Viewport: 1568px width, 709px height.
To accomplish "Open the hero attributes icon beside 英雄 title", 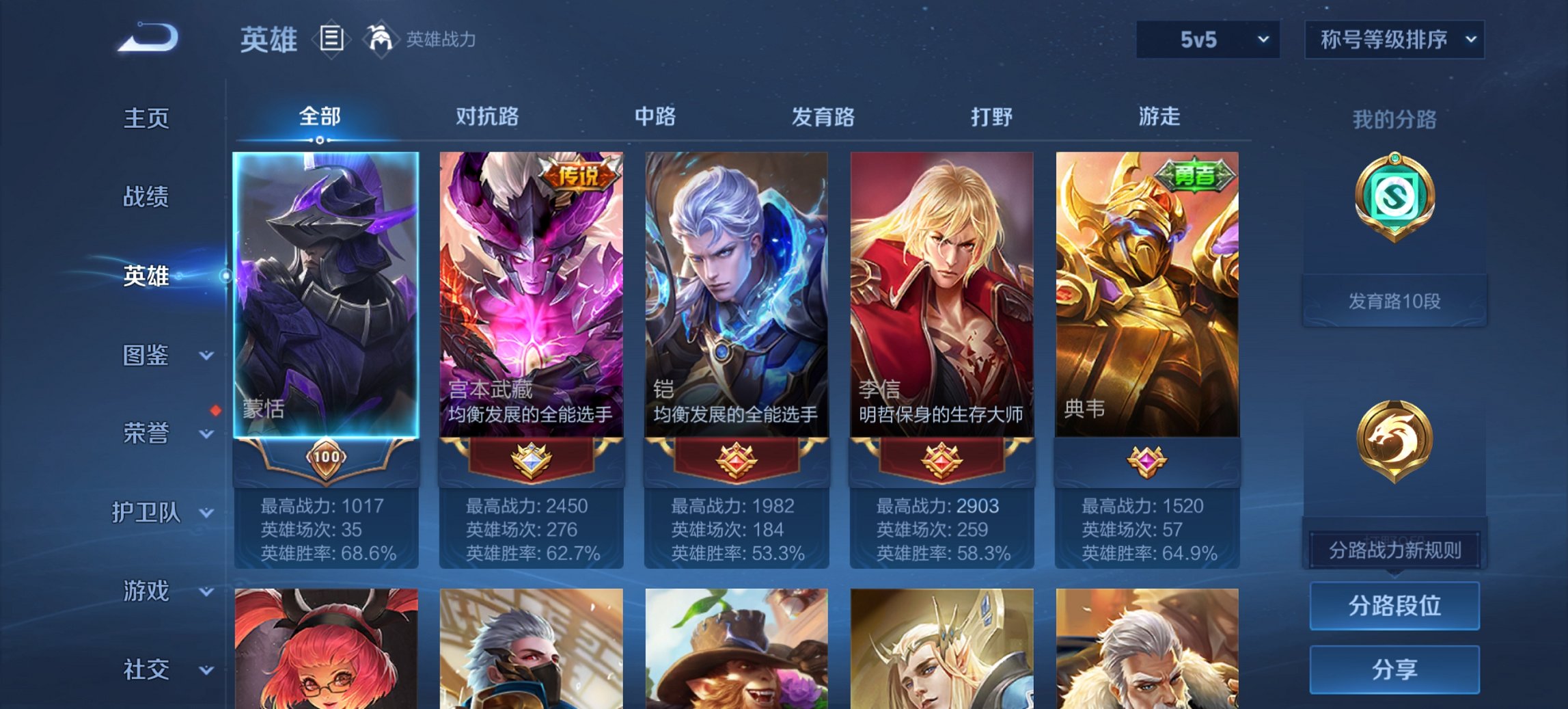I will [331, 40].
